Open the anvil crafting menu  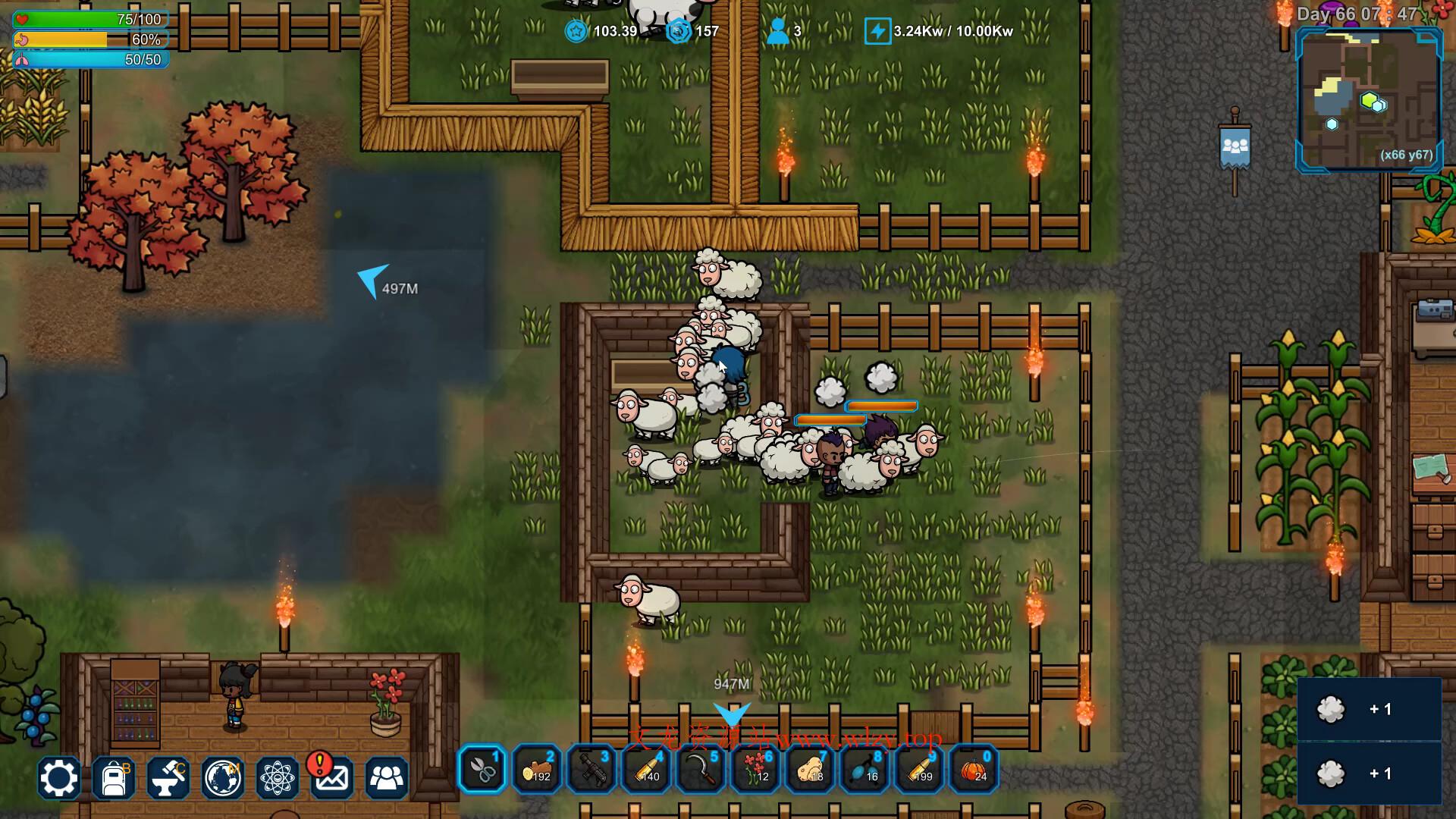click(168, 778)
